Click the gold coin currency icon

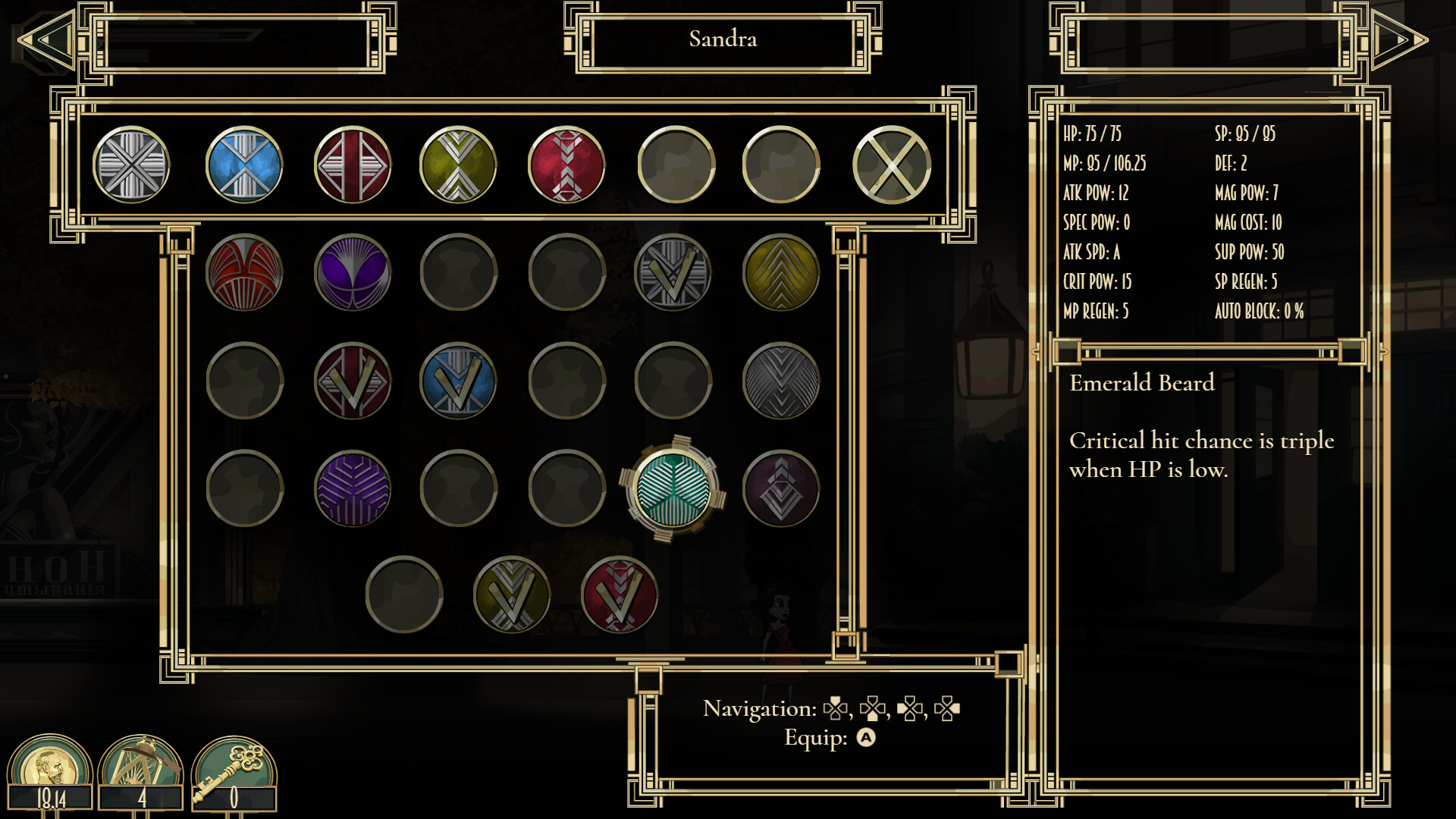pos(52,766)
